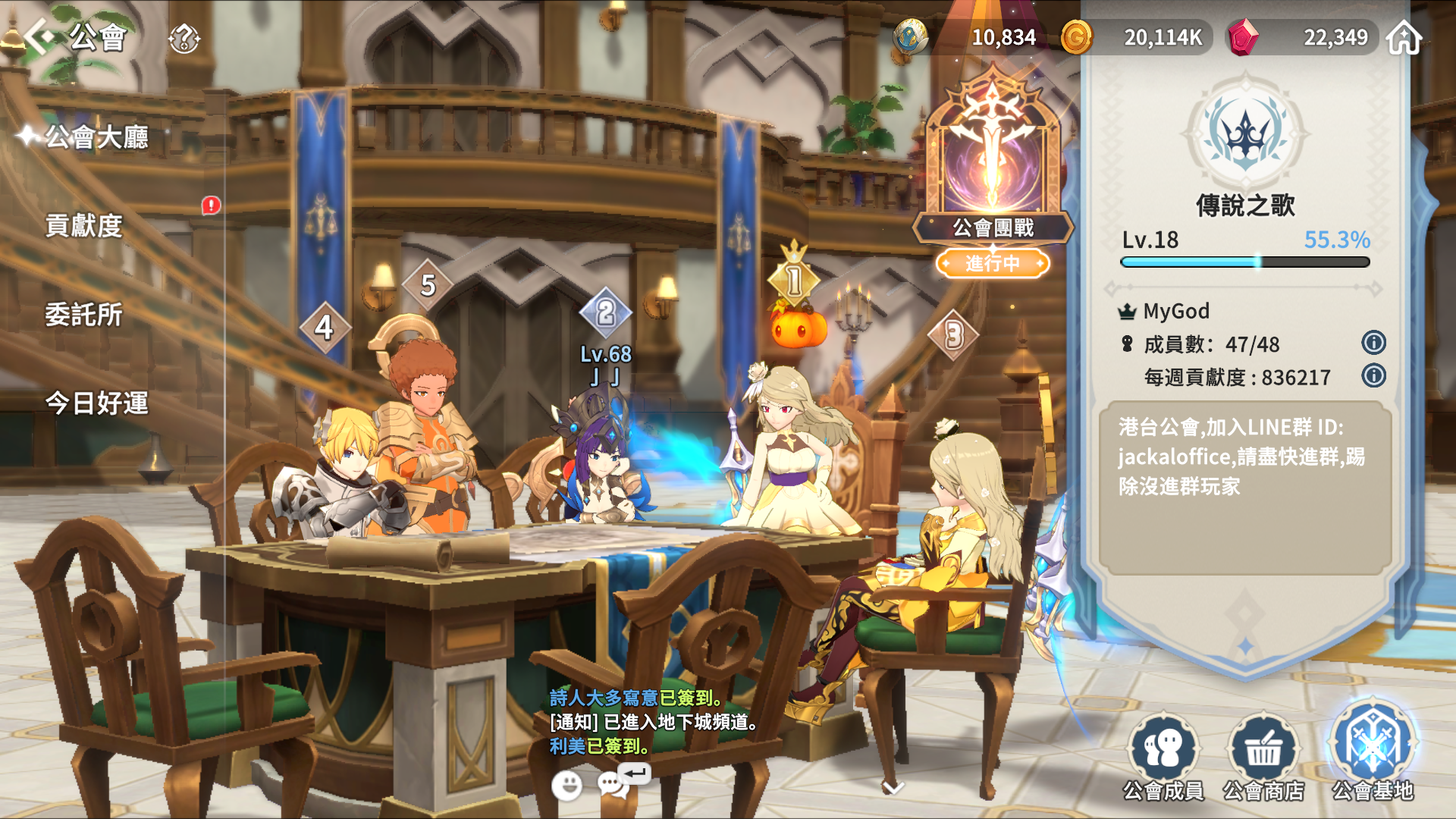Screen dimensions: 1456x819
Task: Open the 貢獻度 contribution menu
Action: point(83,225)
